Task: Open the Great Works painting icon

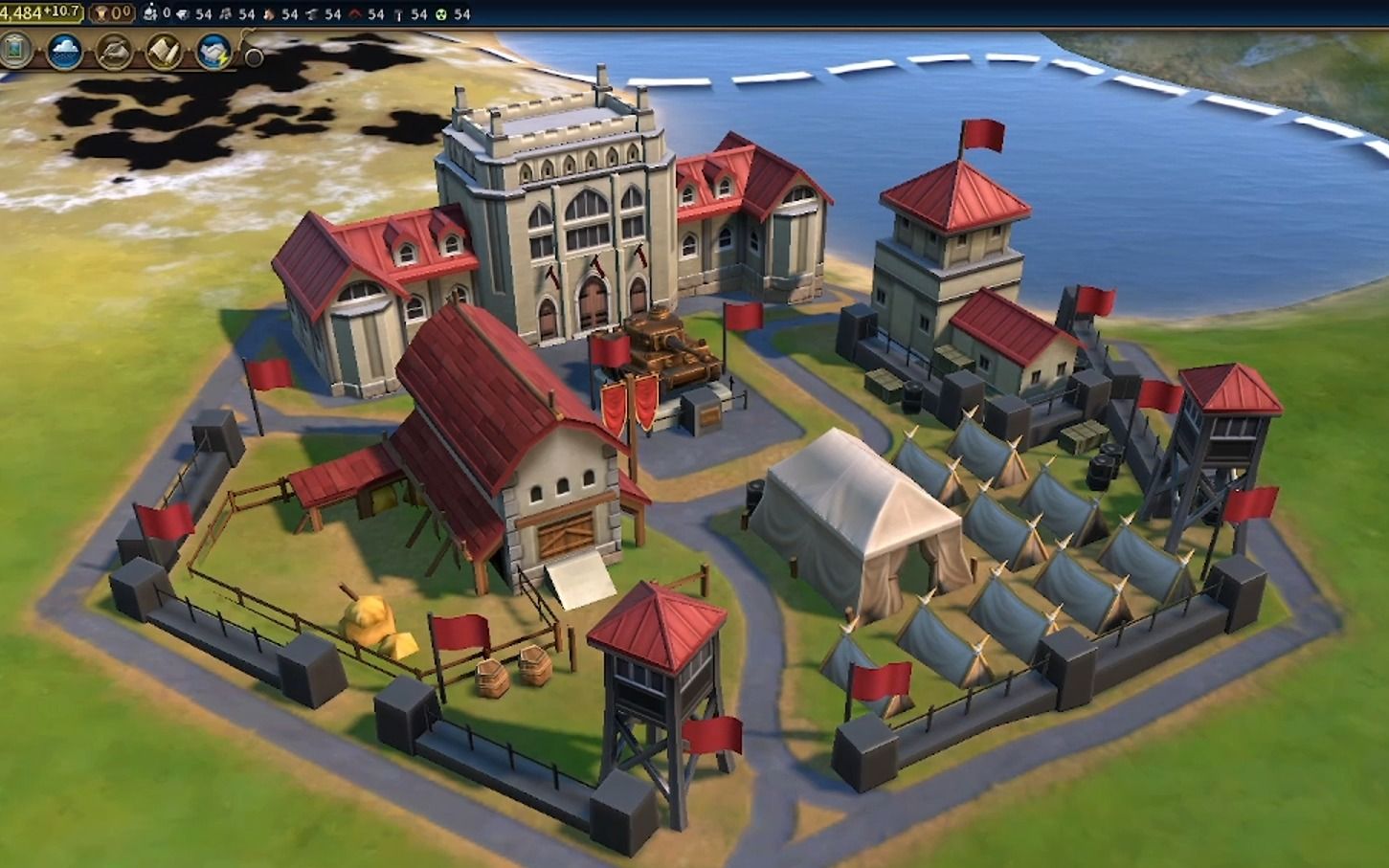Action: [13, 51]
